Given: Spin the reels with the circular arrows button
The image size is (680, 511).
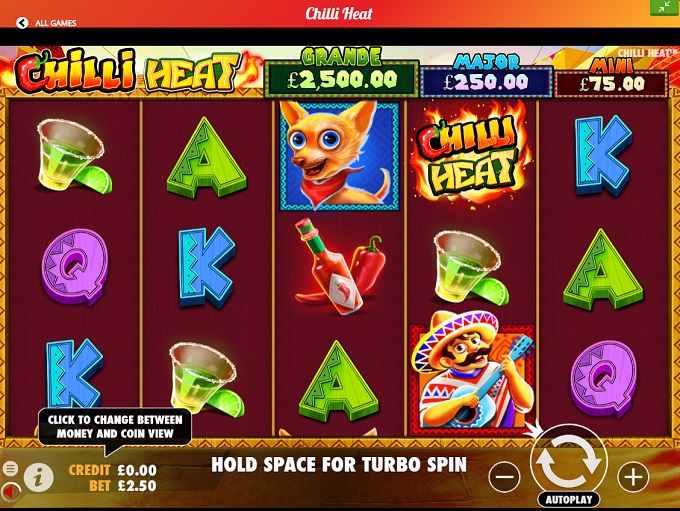Looking at the screenshot, I should (x=568, y=461).
